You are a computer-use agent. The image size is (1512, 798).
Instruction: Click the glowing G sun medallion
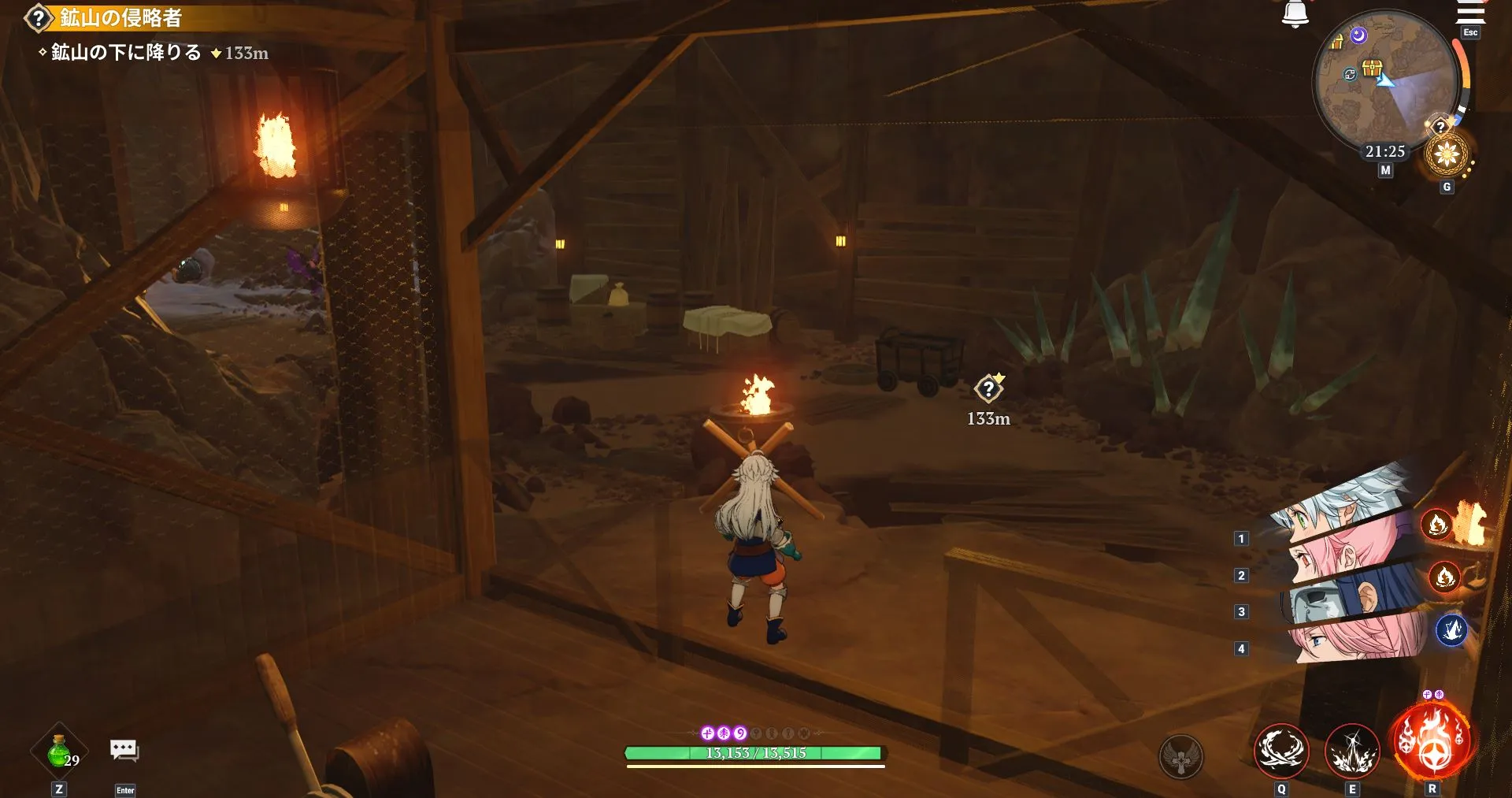[1445, 154]
